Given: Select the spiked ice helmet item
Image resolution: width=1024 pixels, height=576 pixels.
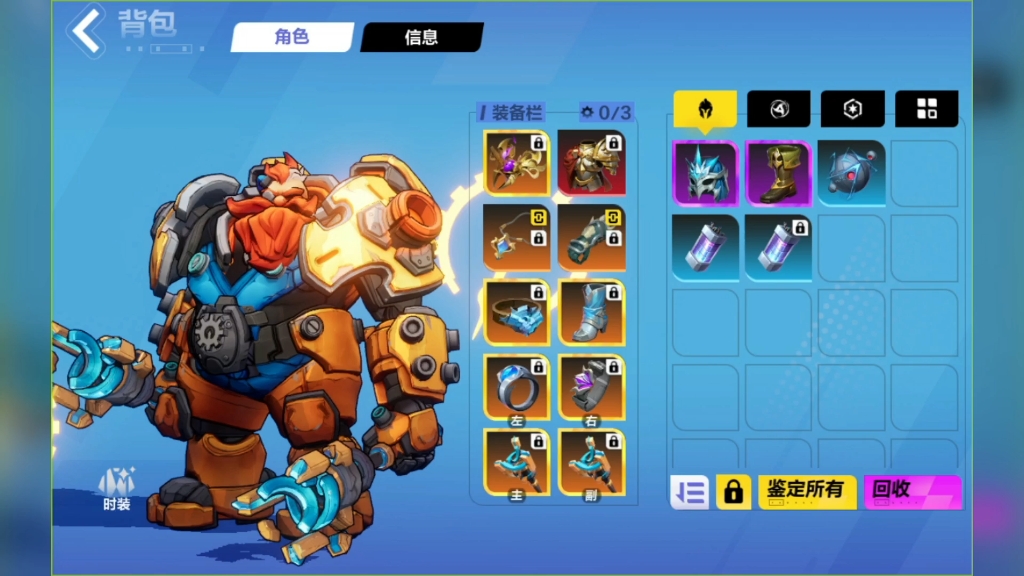Looking at the screenshot, I should coord(705,173).
